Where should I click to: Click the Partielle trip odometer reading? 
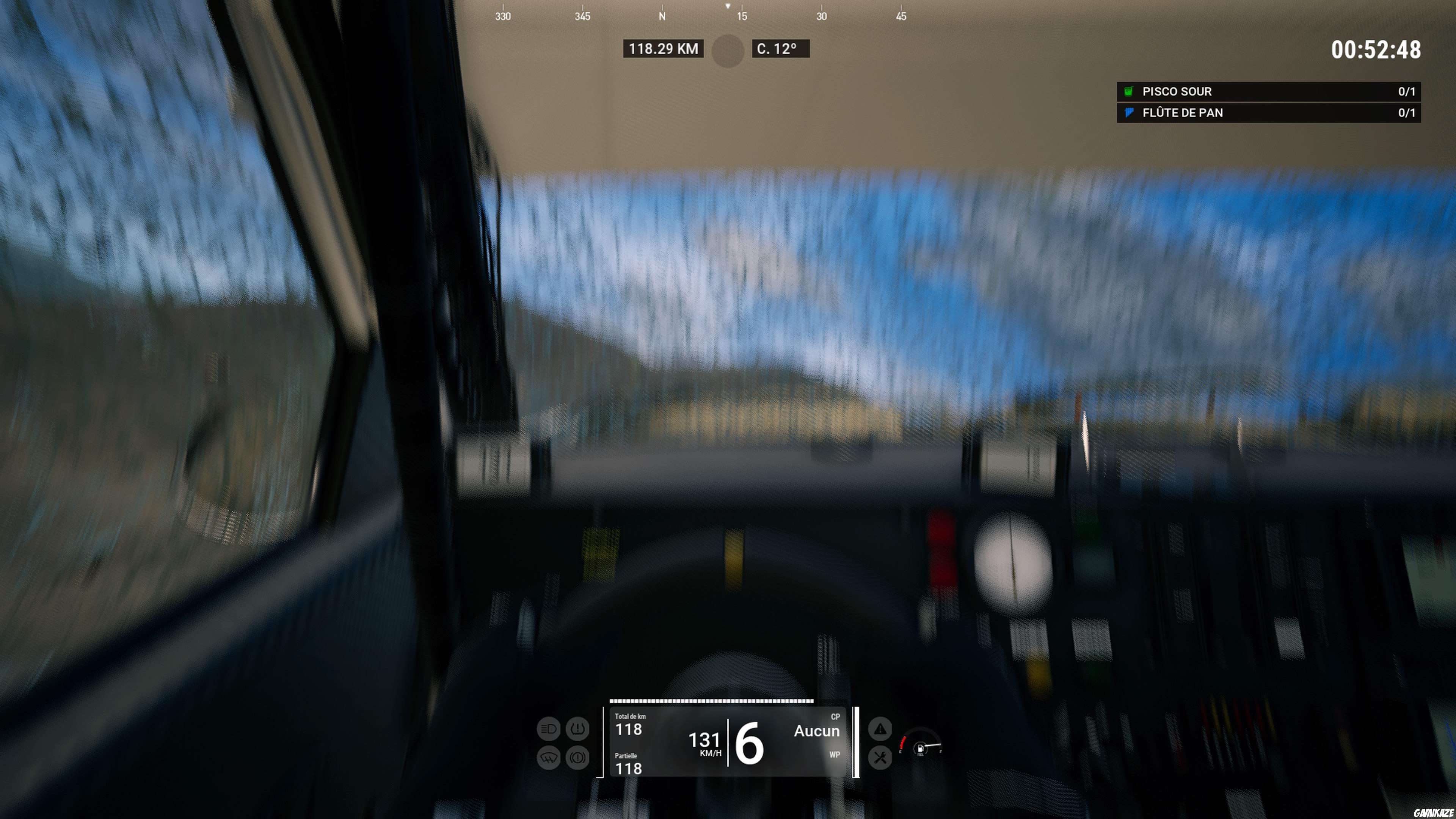point(629,767)
